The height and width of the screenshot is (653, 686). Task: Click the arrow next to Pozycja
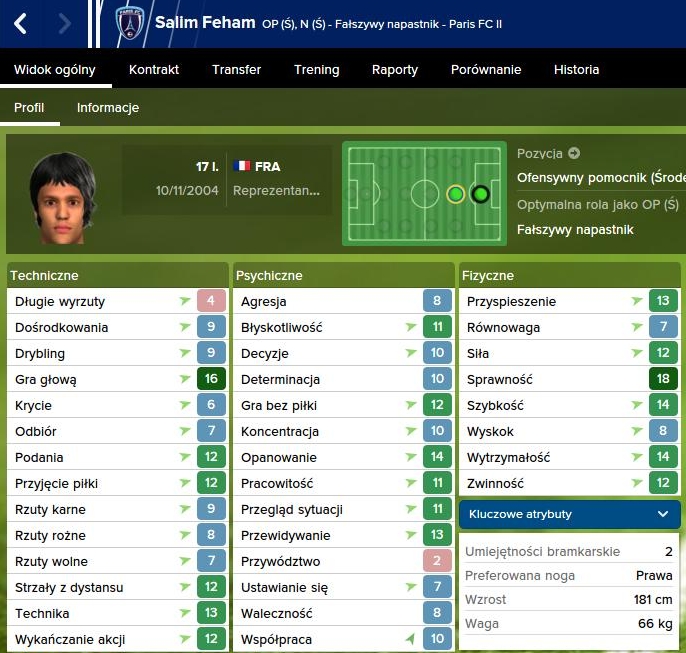[x=574, y=154]
